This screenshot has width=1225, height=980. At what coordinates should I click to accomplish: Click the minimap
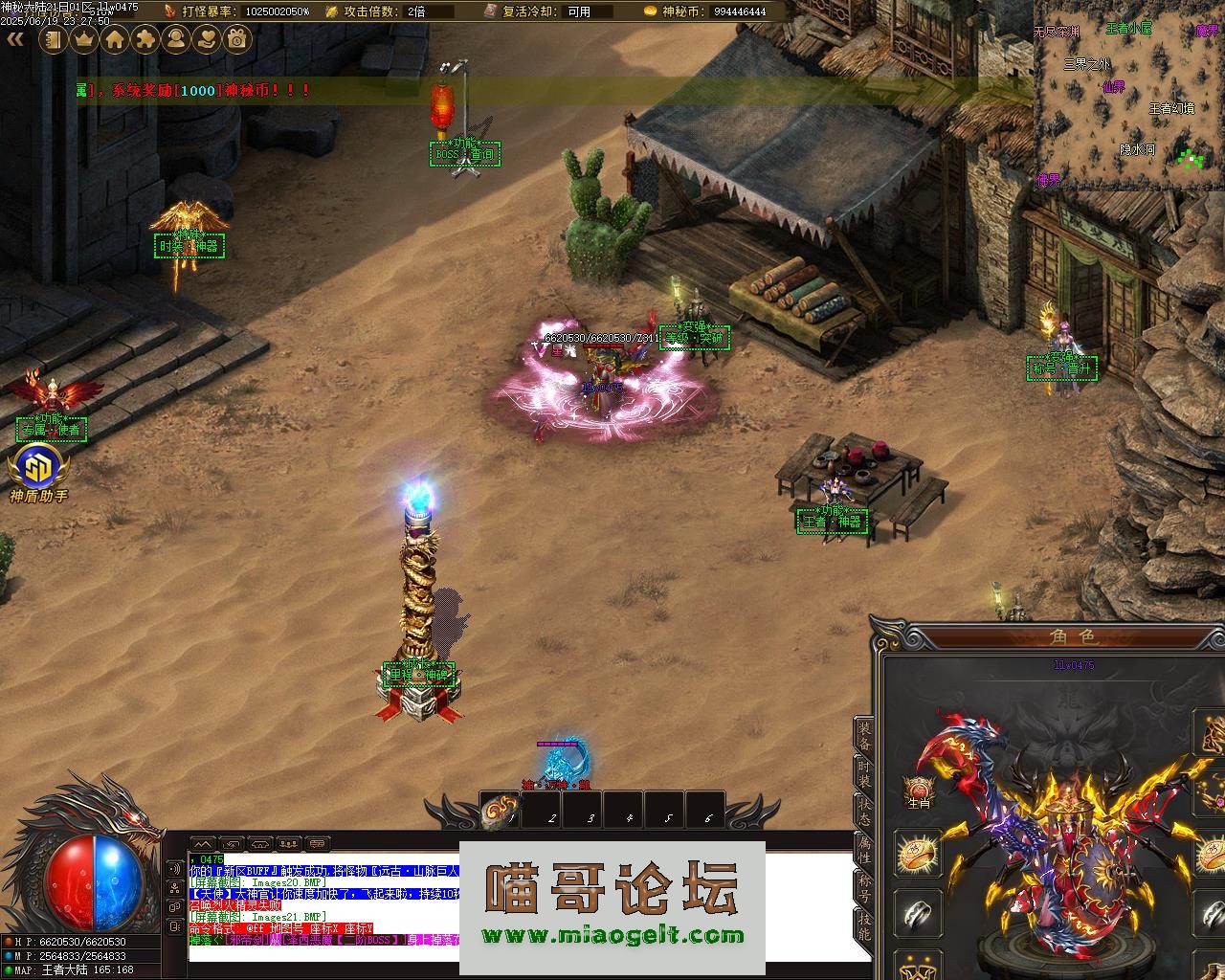tap(1127, 96)
